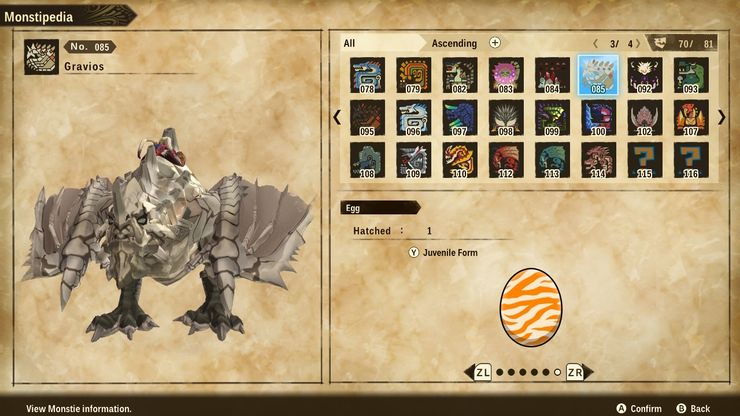This screenshot has width=740, height=416.
Task: Choose monster entry number 110
Action: (459, 160)
